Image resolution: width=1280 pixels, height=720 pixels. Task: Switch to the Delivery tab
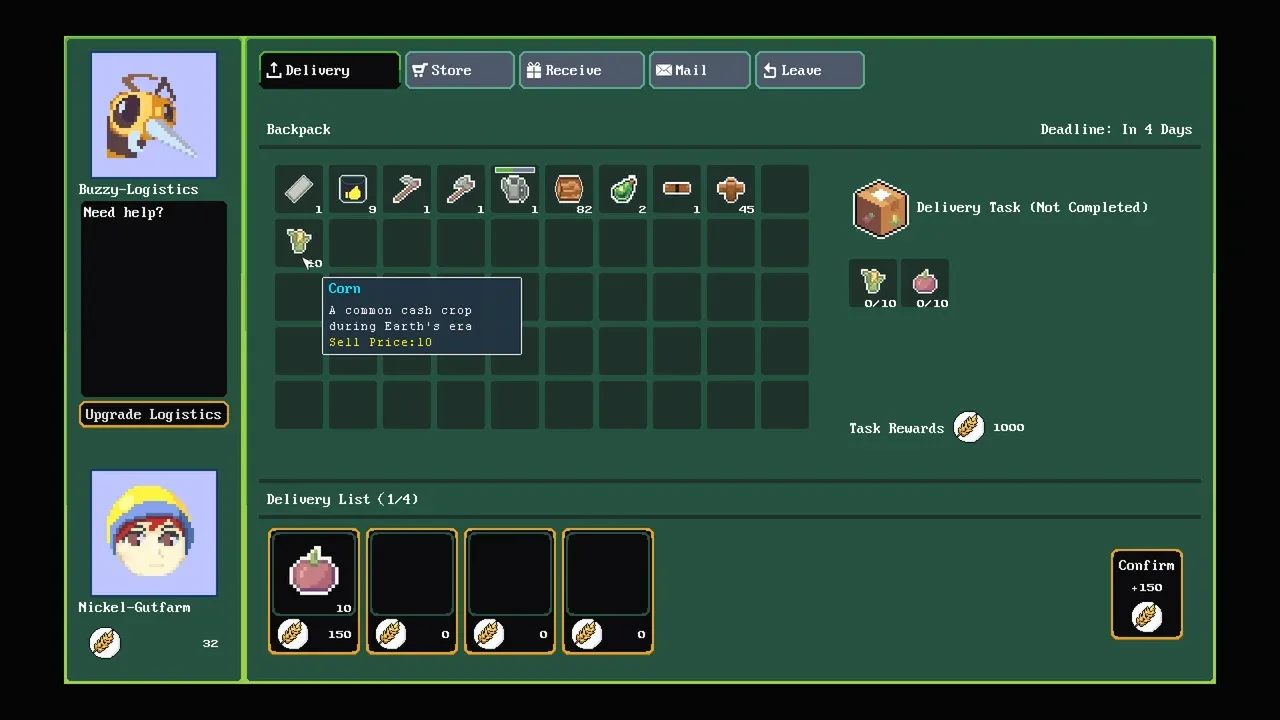coord(330,70)
